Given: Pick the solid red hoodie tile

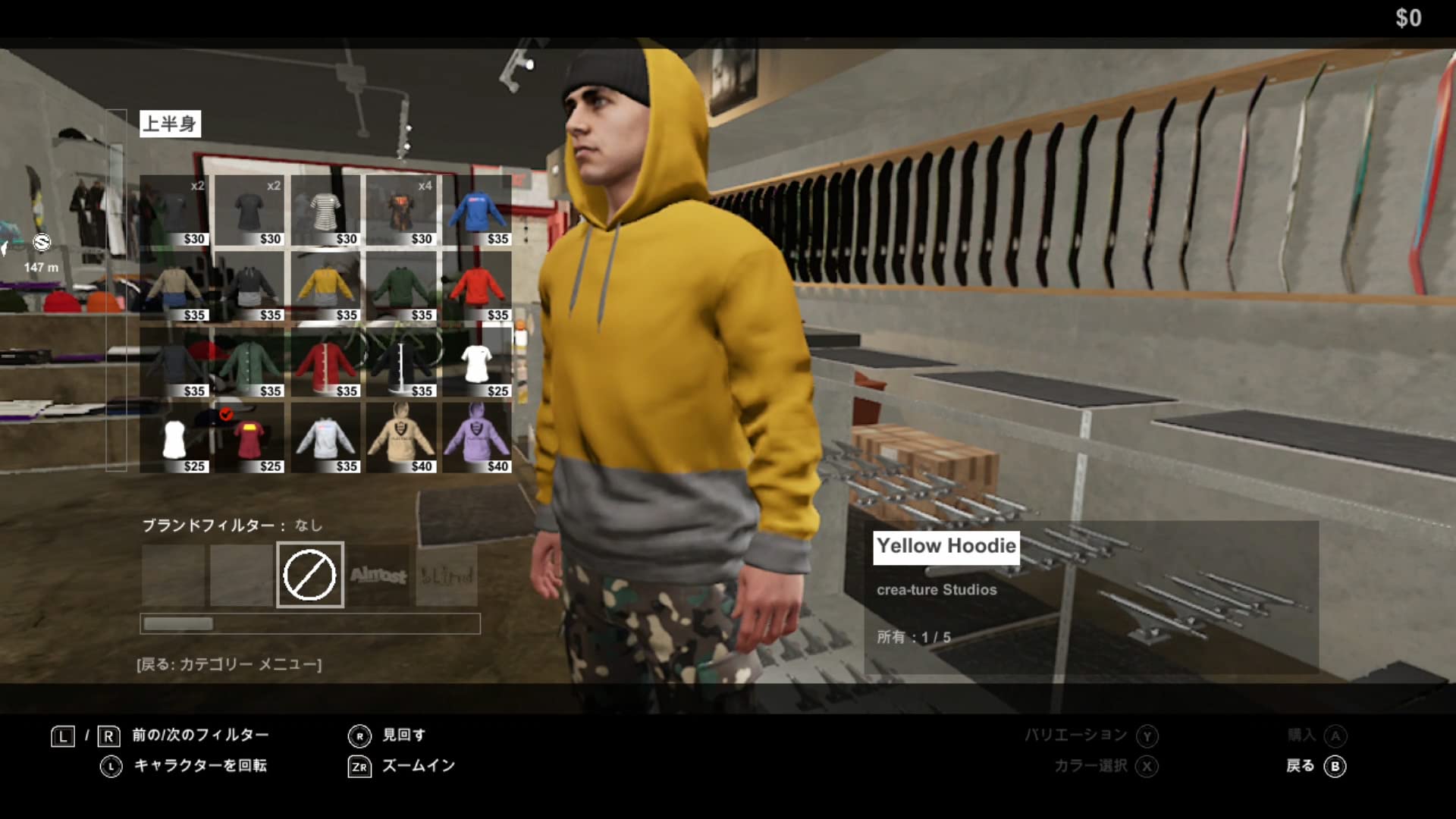Looking at the screenshot, I should point(477,286).
